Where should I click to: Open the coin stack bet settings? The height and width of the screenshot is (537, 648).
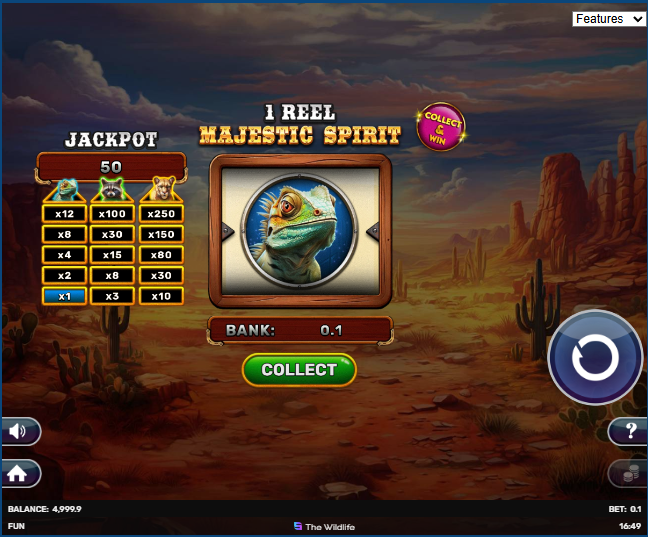tap(628, 474)
